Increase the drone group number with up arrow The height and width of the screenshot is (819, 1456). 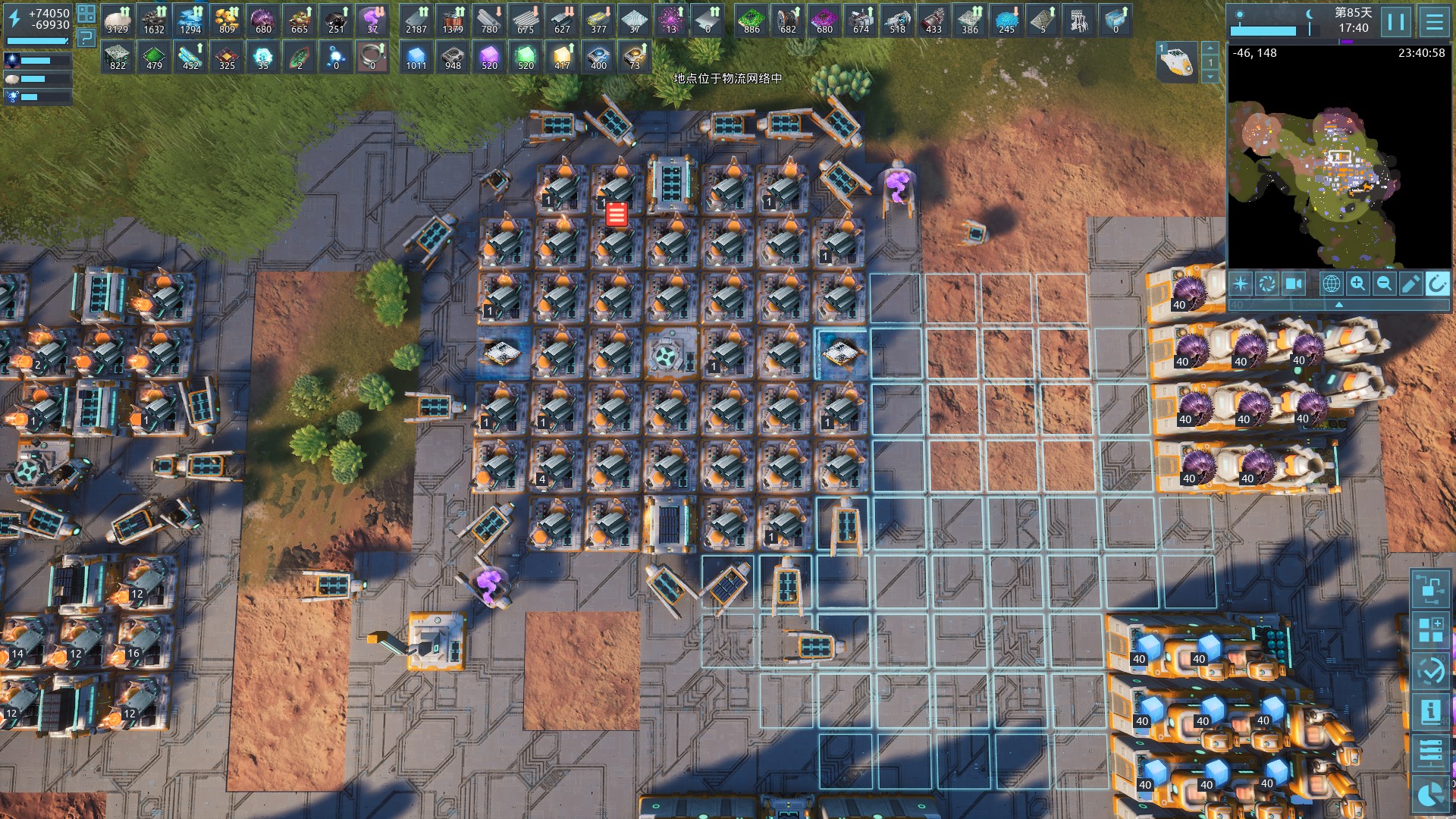[1210, 49]
